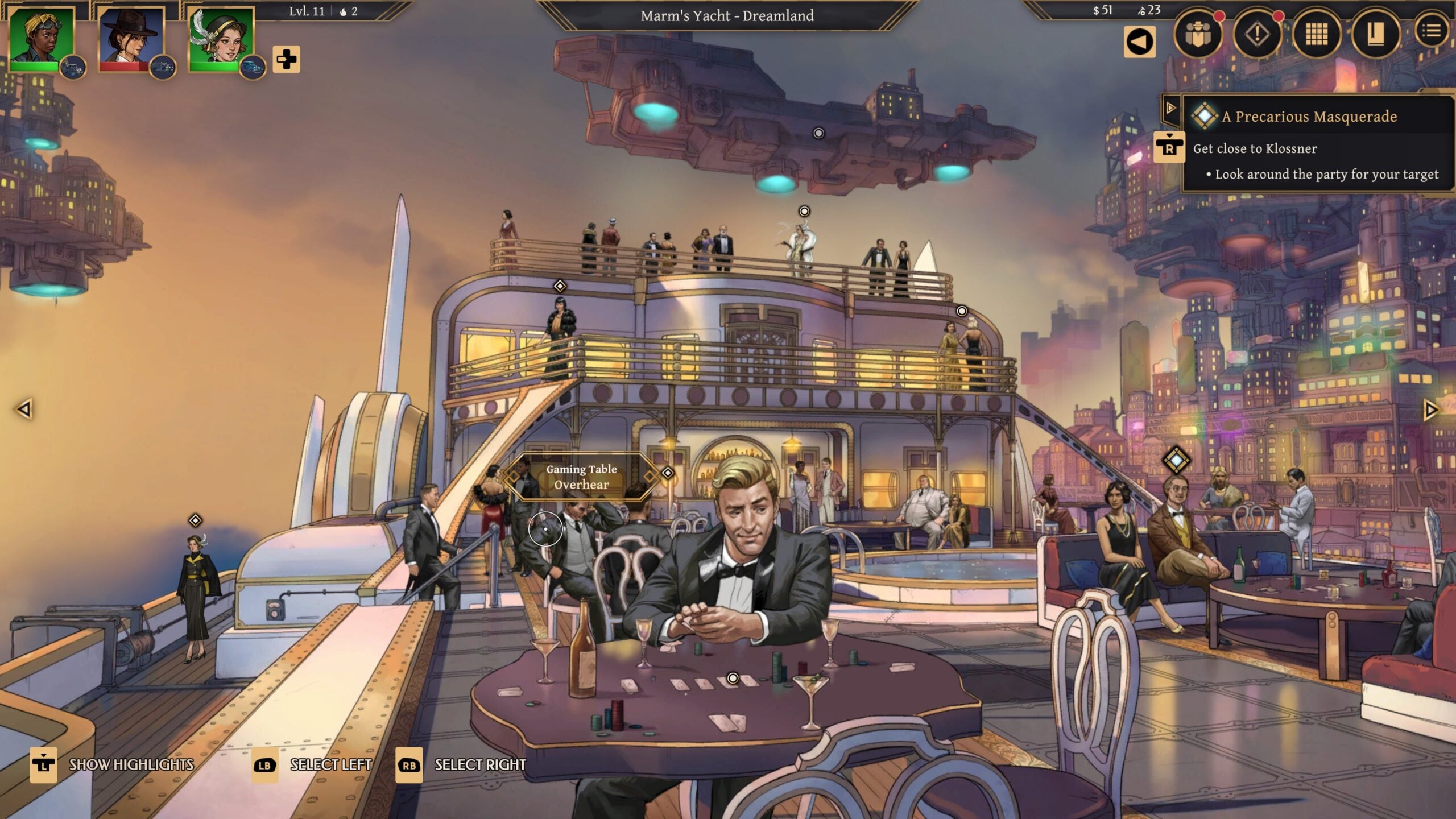Click the A Precarious Masquerade quest title
The width and height of the screenshot is (1456, 819).
coord(1309,117)
